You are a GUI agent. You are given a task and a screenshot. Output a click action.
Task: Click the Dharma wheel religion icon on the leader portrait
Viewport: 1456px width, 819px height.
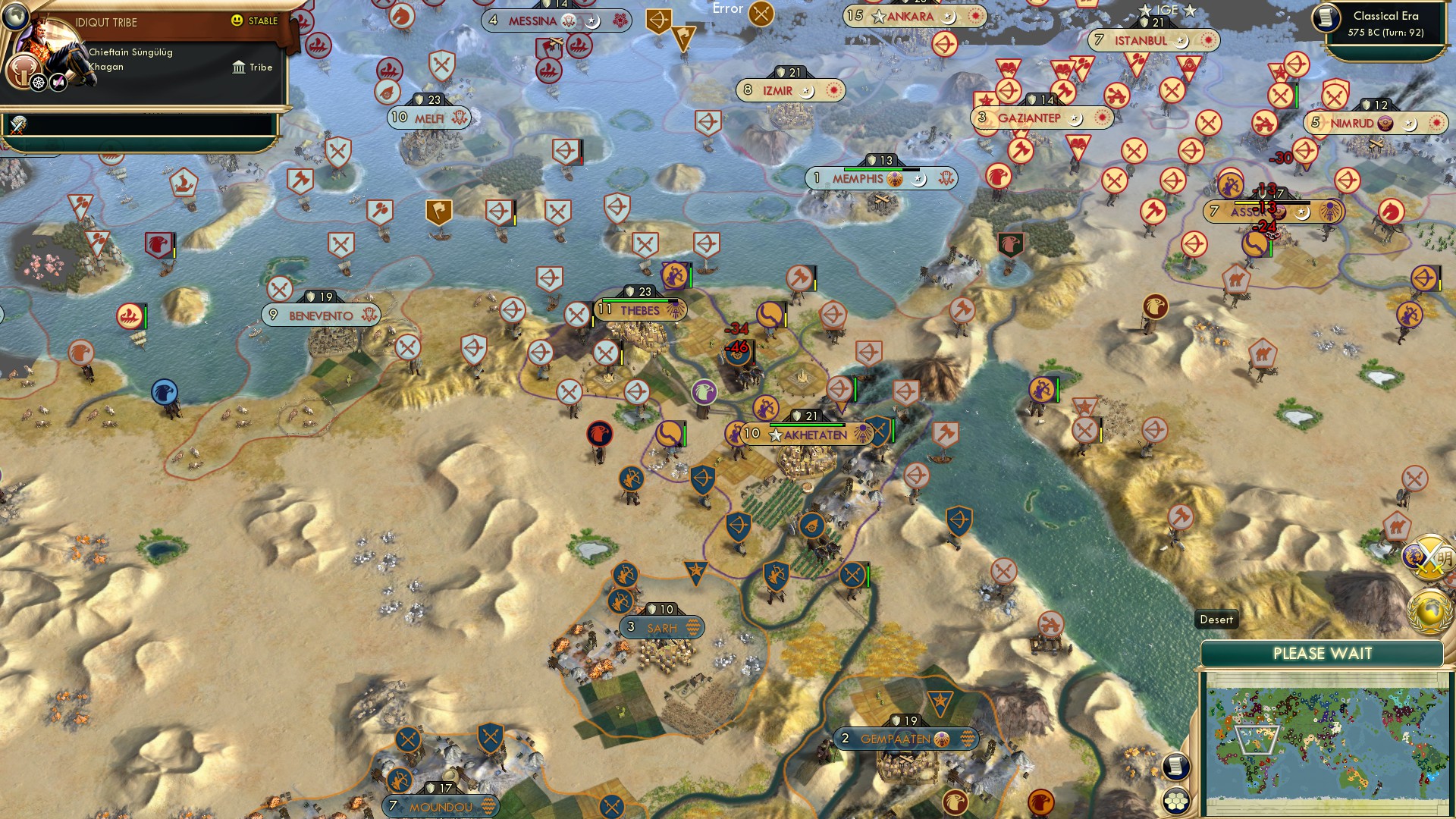(37, 82)
